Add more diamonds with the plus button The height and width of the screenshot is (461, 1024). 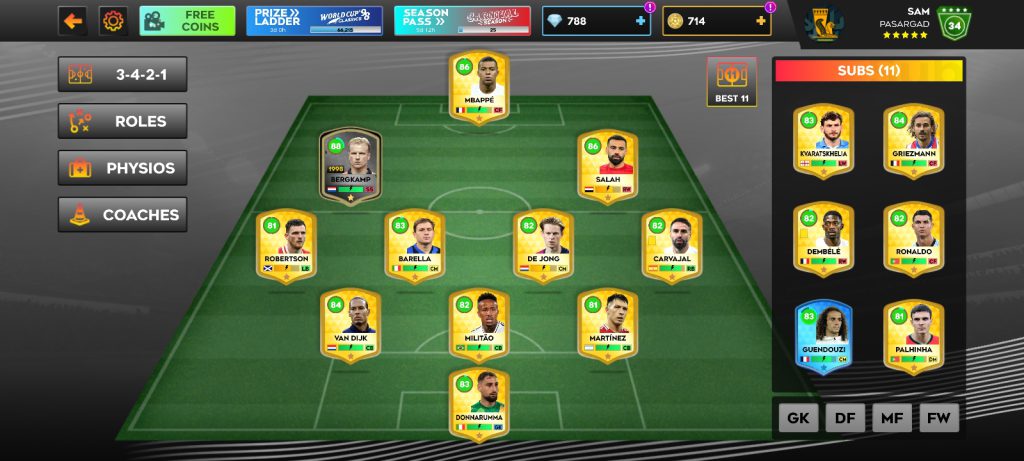coord(640,21)
